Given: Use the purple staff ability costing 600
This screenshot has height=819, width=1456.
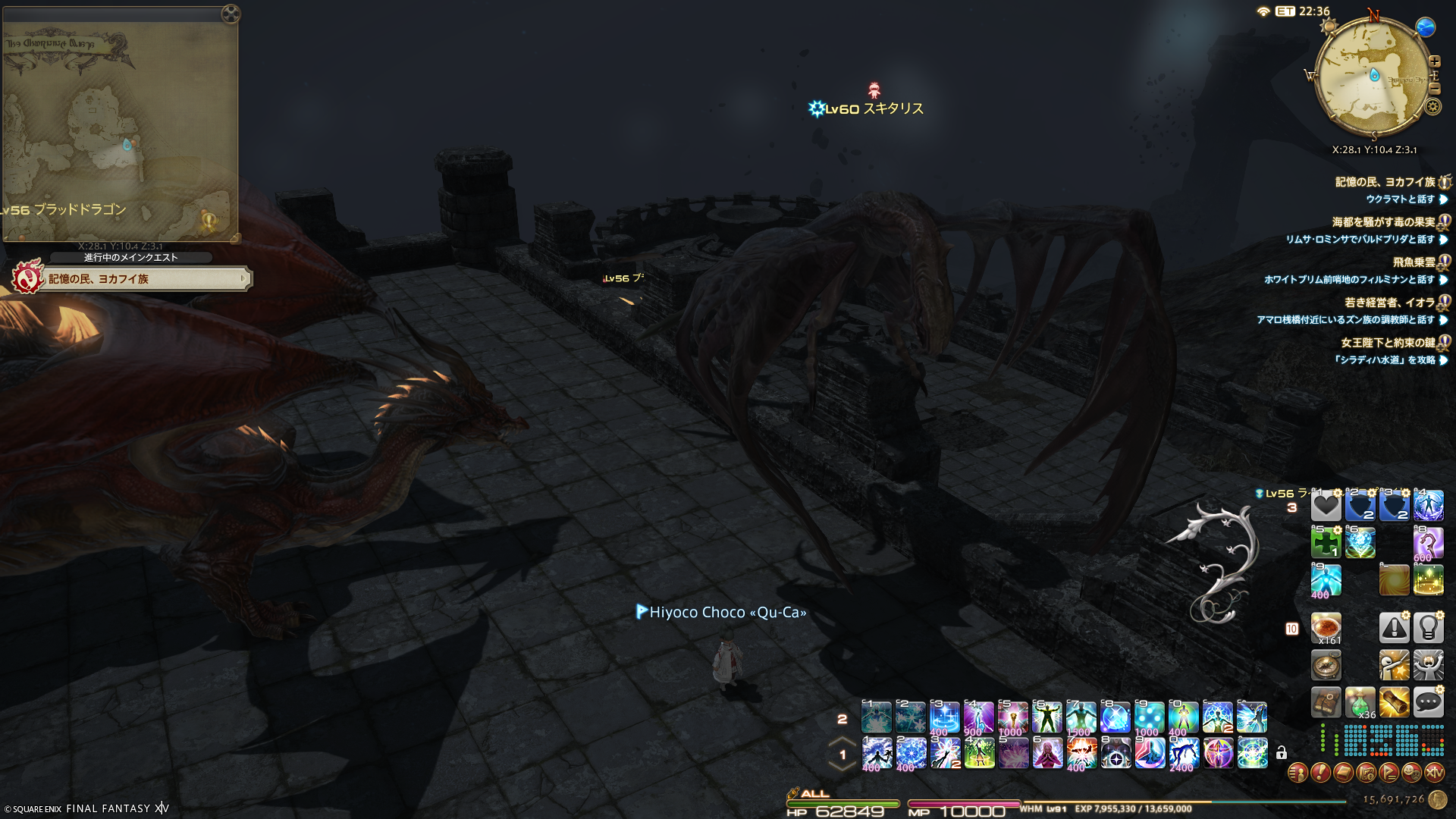Looking at the screenshot, I should 1428,544.
